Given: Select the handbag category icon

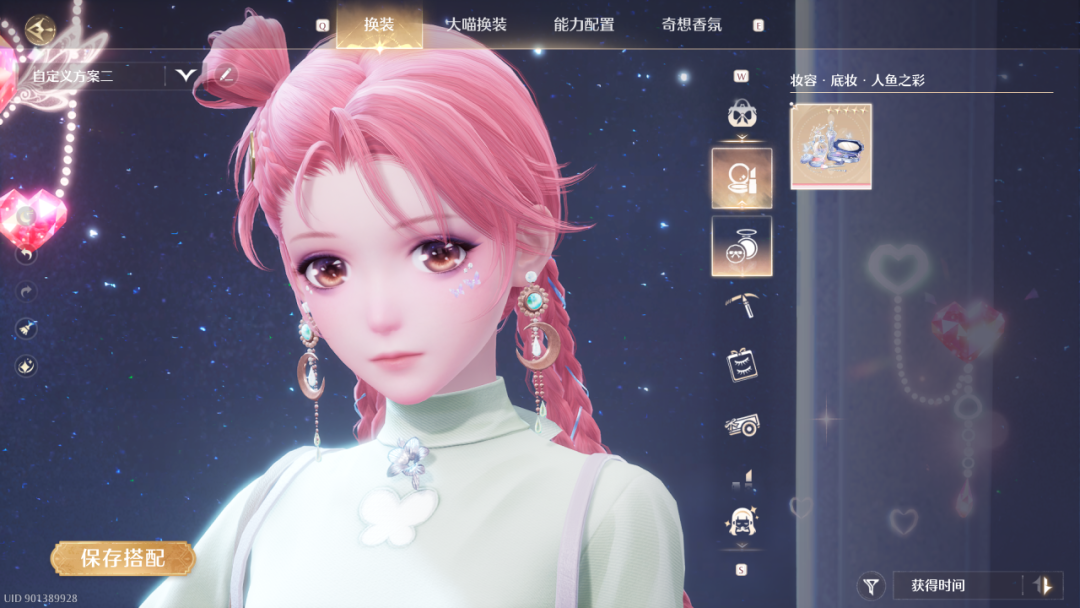Looking at the screenshot, I should 741,114.
